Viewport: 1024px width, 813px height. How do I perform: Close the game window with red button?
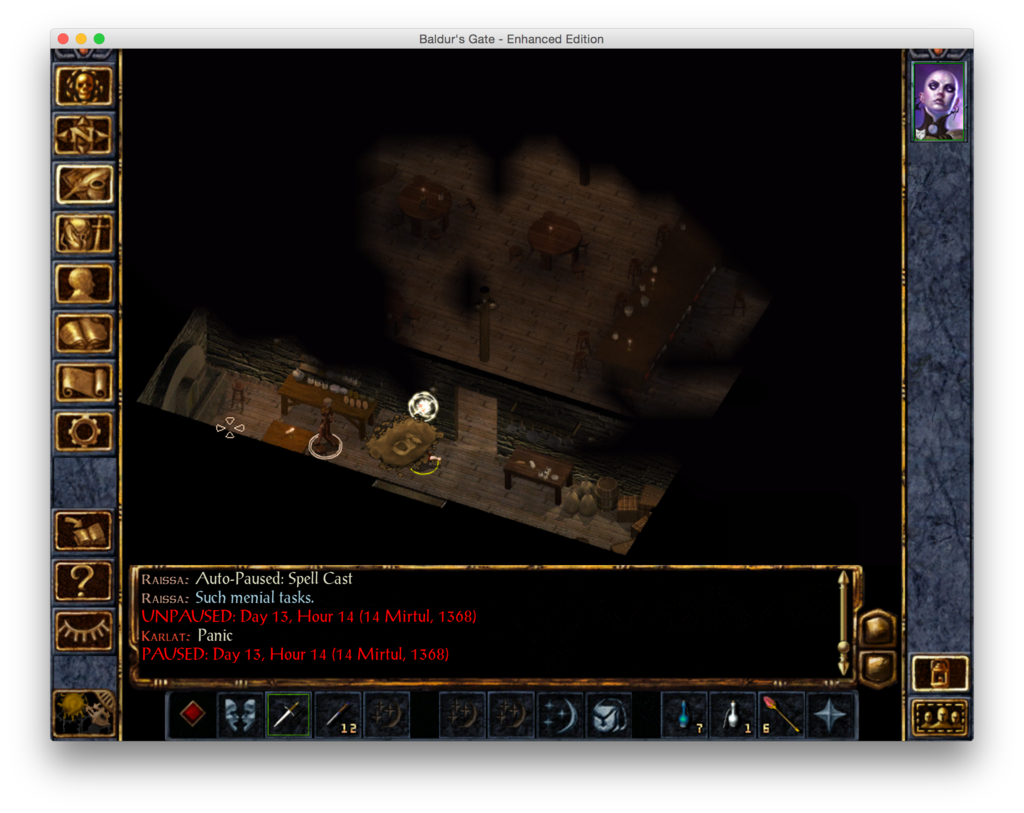[x=63, y=39]
